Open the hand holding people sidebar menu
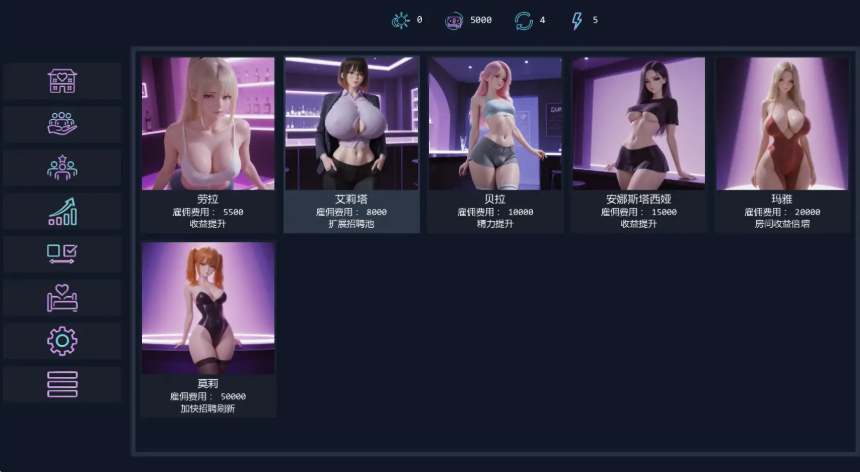Viewport: 860px width, 472px height. click(62, 124)
